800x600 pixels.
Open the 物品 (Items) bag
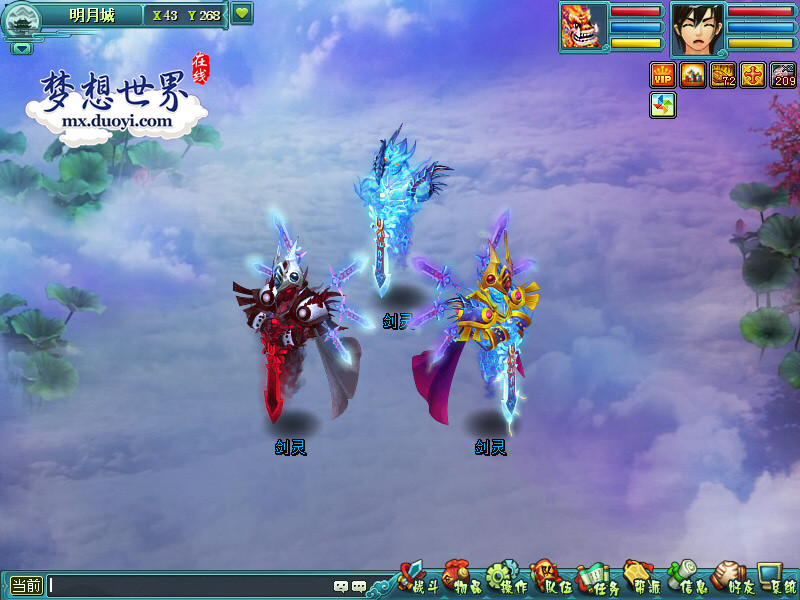458,580
